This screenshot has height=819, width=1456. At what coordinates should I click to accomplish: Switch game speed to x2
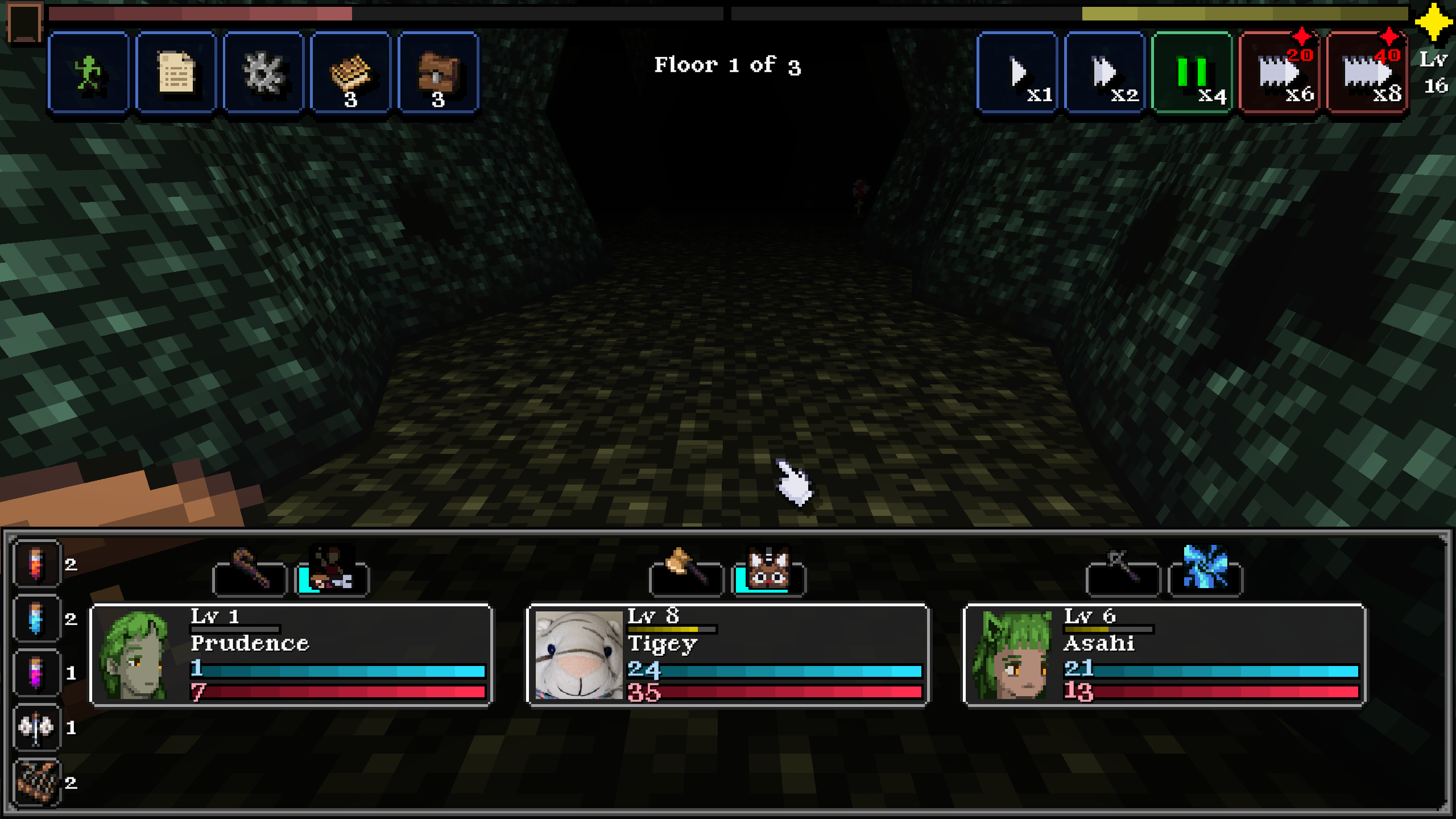(x=1104, y=73)
